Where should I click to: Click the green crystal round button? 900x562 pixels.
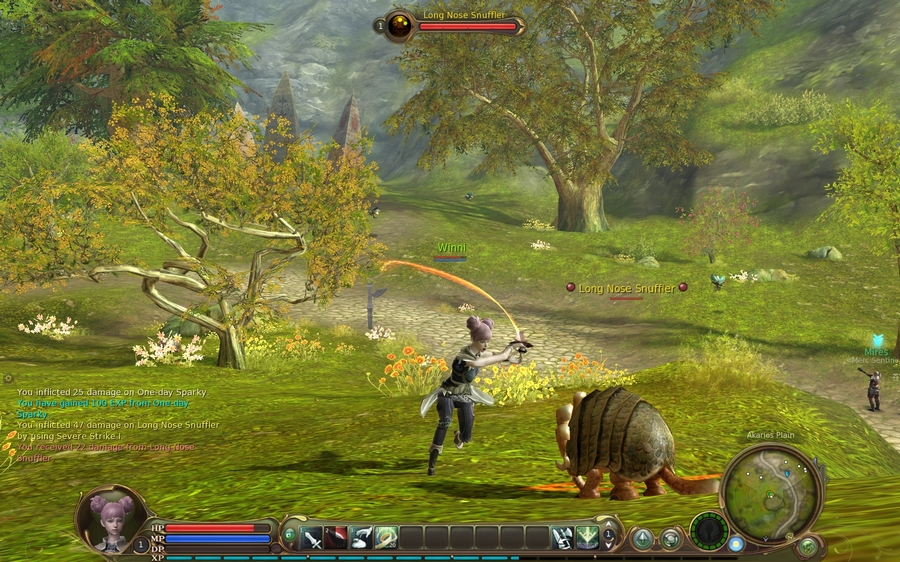[642, 539]
